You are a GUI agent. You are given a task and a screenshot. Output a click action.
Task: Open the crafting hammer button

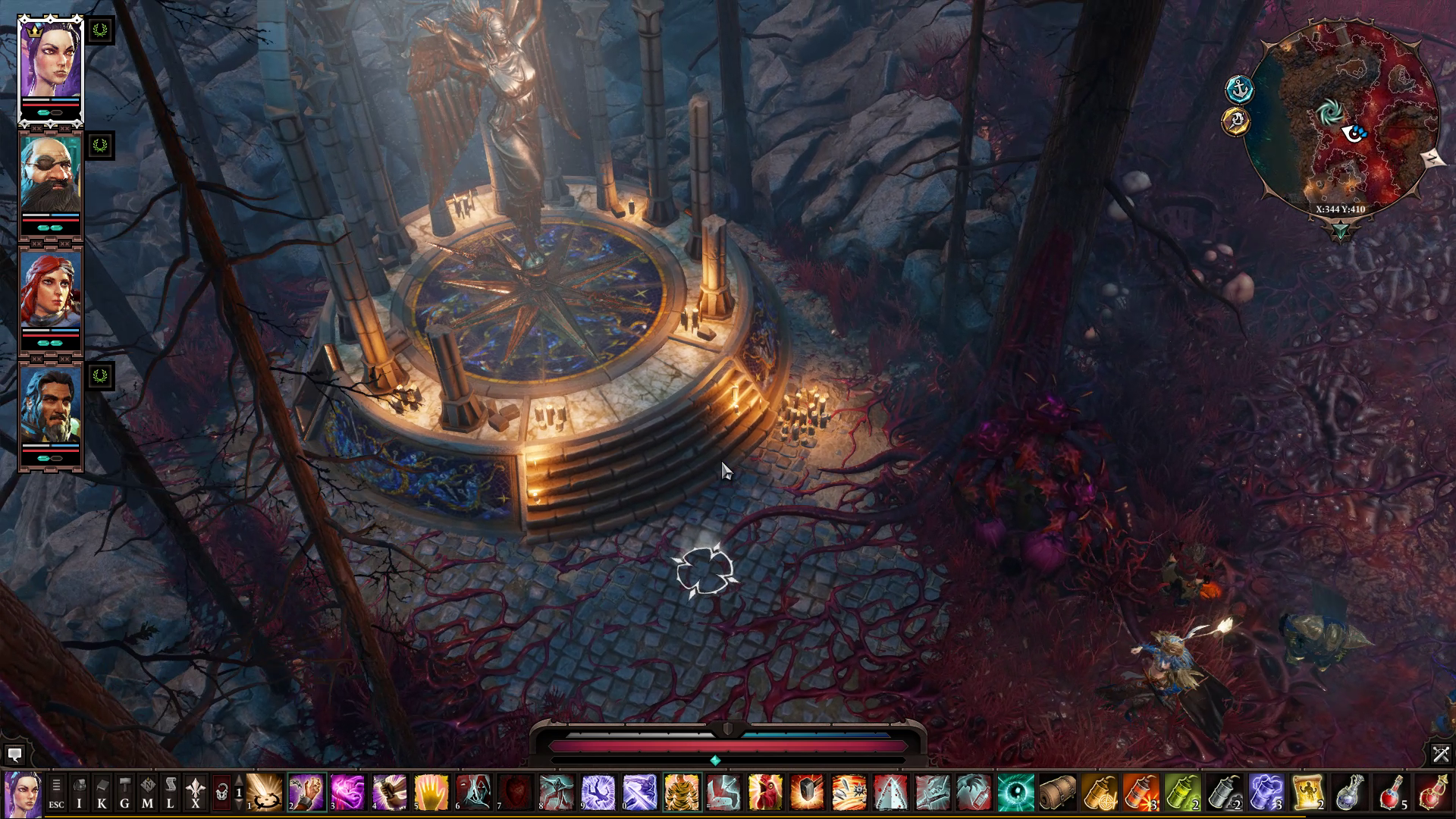(x=125, y=794)
